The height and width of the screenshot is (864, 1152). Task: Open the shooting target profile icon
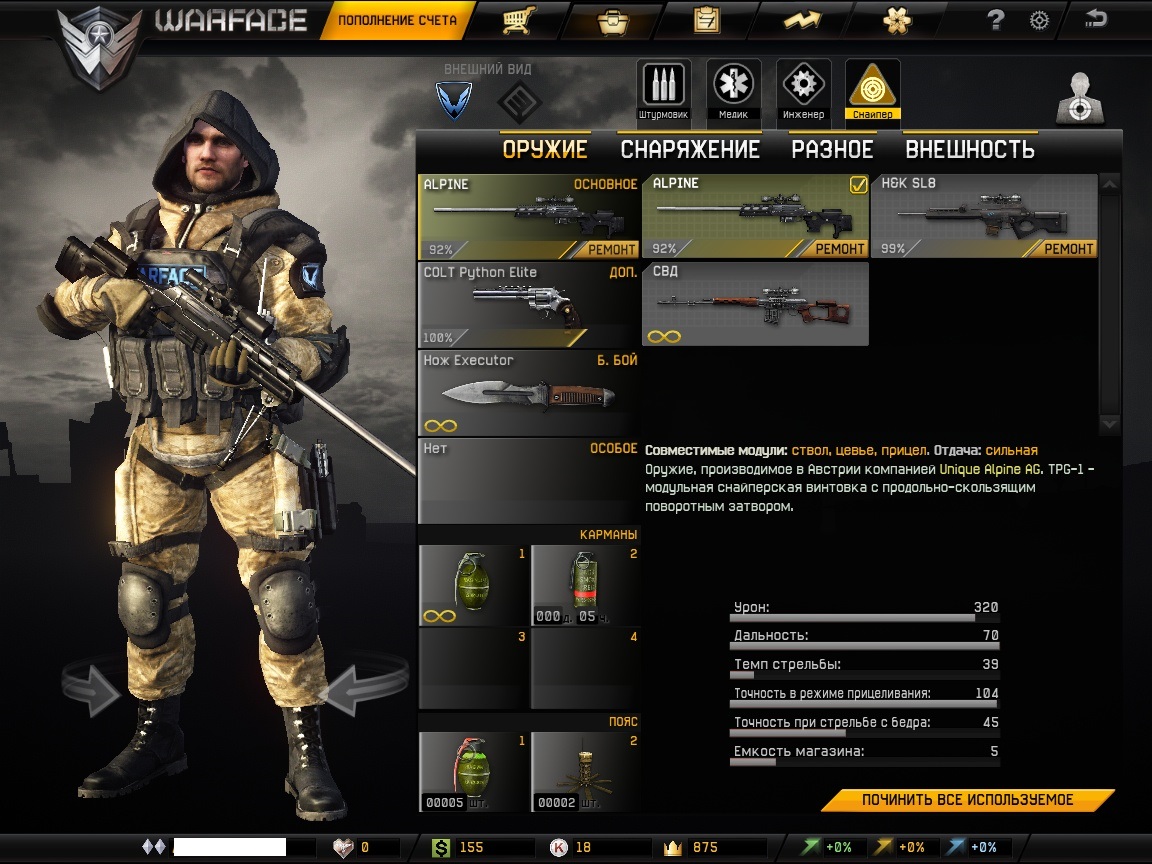(1081, 99)
